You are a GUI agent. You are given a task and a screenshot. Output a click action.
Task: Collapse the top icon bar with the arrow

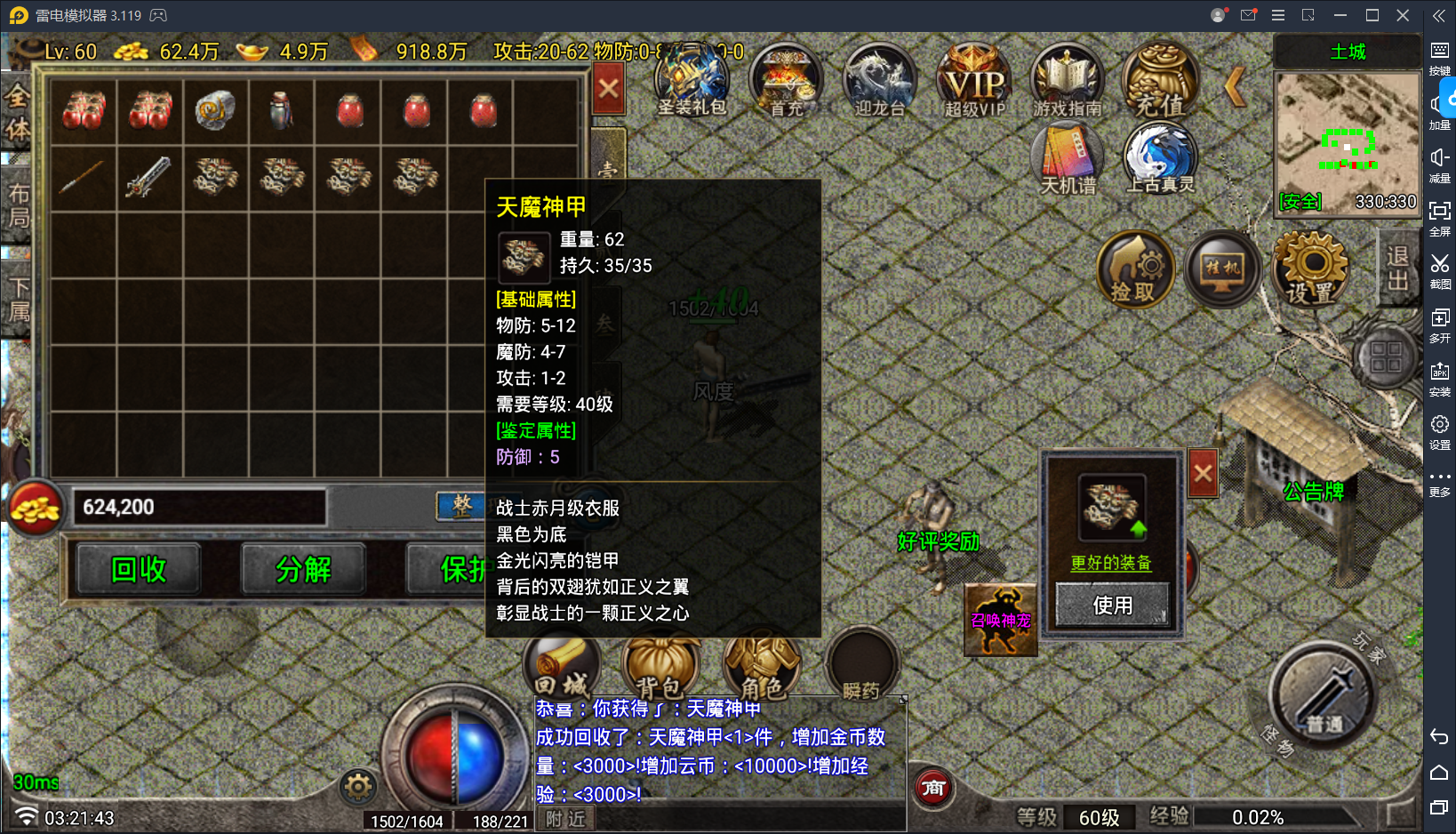(x=1235, y=85)
